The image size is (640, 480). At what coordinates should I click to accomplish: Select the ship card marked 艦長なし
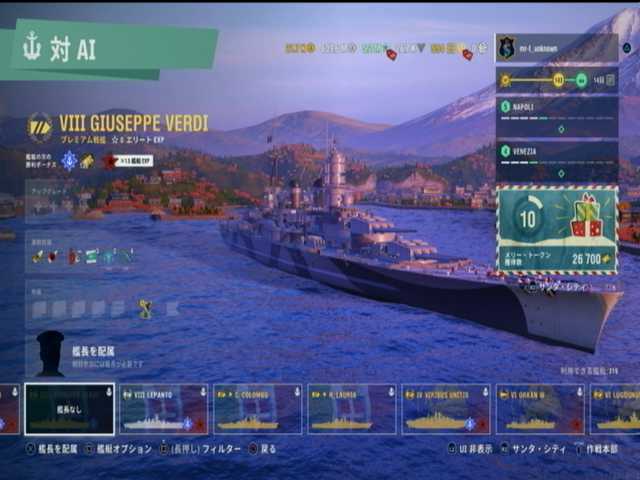[x=70, y=409]
